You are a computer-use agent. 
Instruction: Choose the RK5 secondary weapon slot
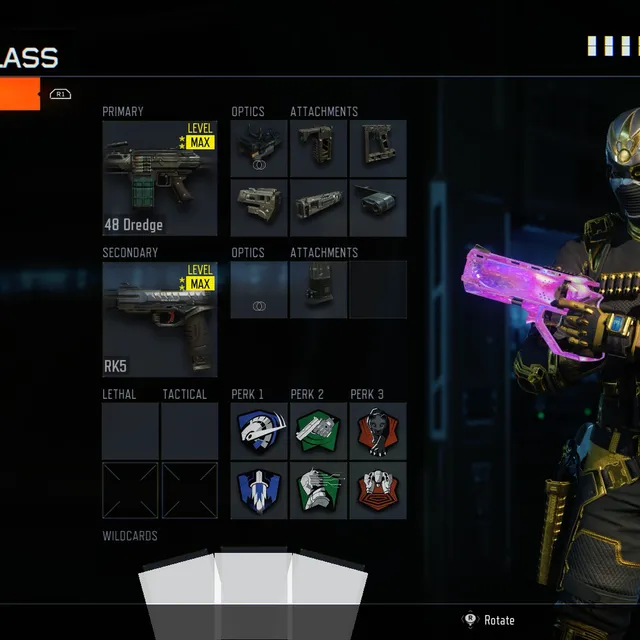(160, 319)
